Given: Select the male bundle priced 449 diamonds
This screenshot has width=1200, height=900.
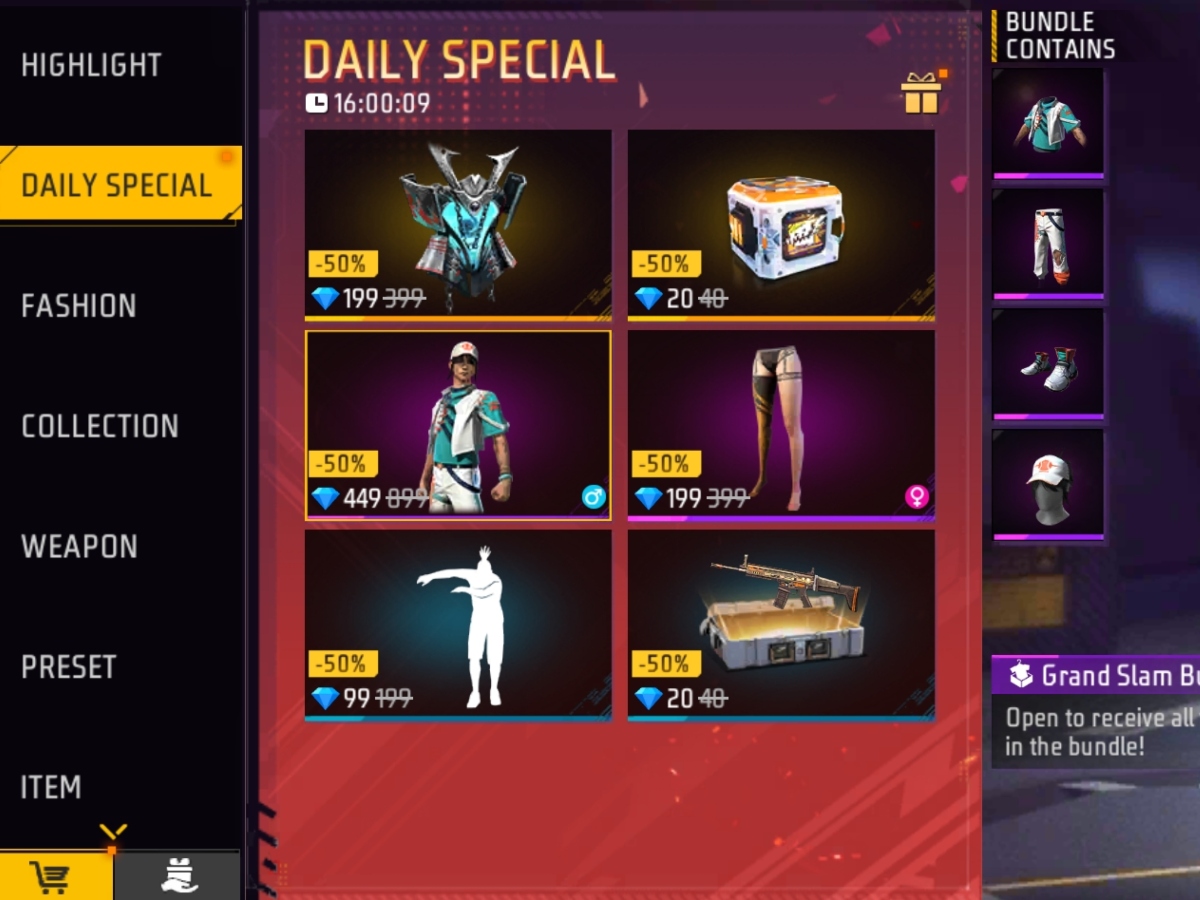Looking at the screenshot, I should click(458, 424).
